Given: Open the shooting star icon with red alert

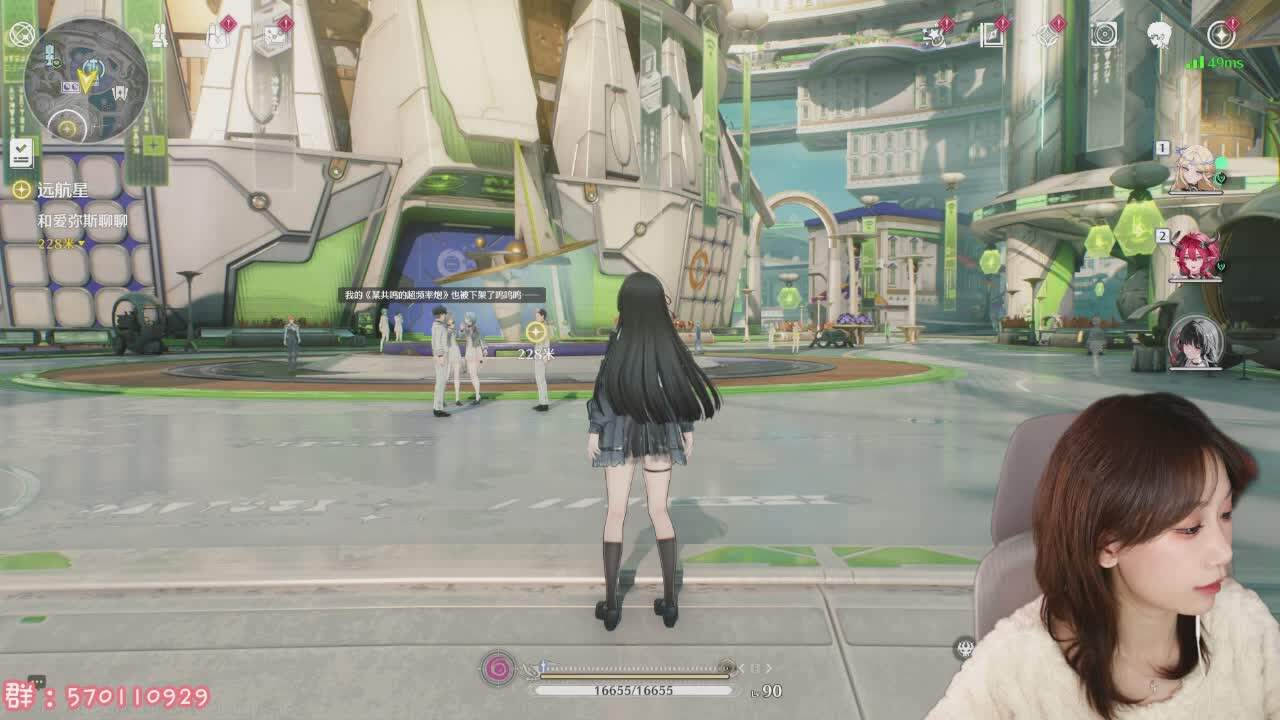Looking at the screenshot, I should coord(936,36).
